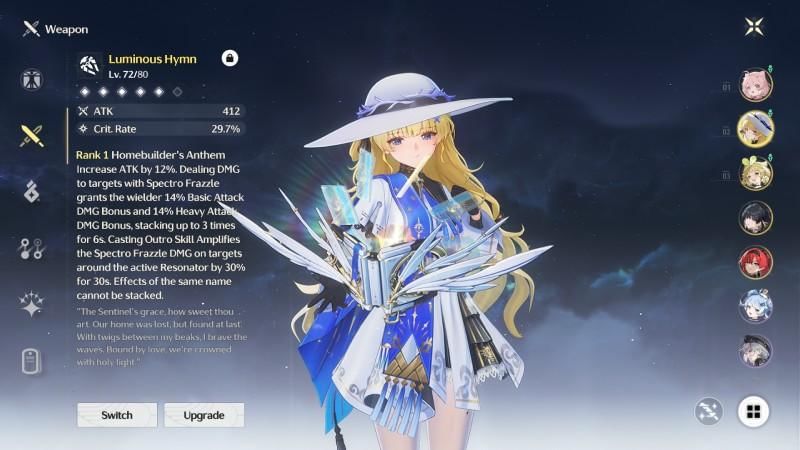Select the crossed-swords Weapon tab
The height and width of the screenshot is (450, 800).
[31, 135]
